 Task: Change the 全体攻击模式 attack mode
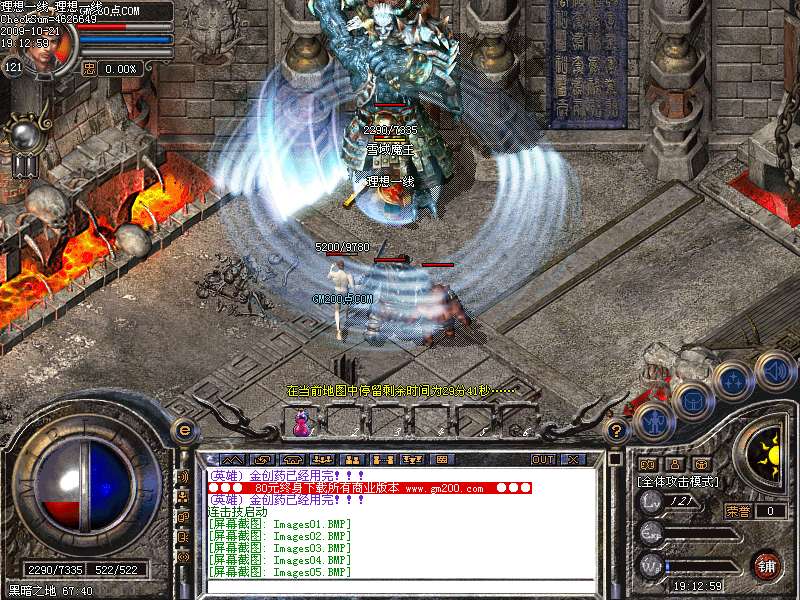click(x=677, y=481)
